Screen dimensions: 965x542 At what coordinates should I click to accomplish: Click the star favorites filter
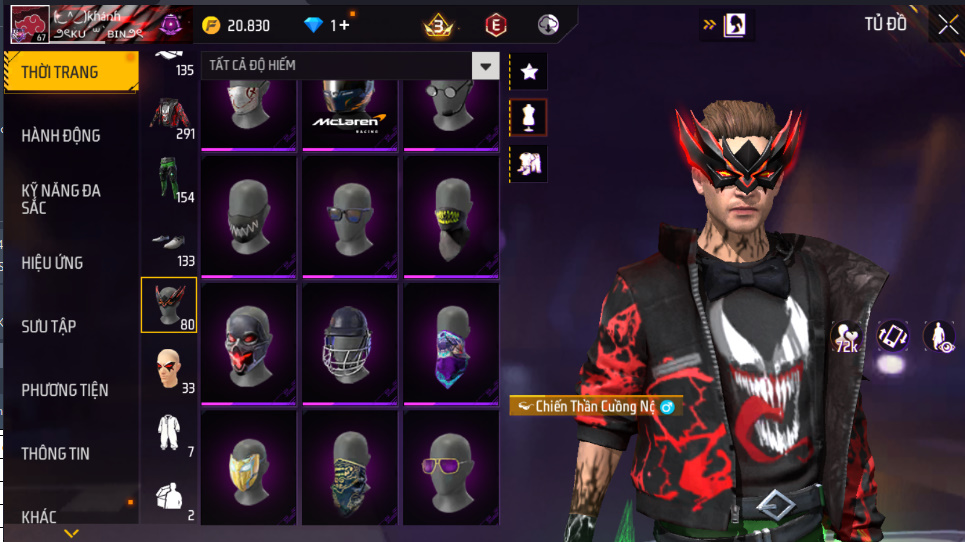tap(529, 71)
